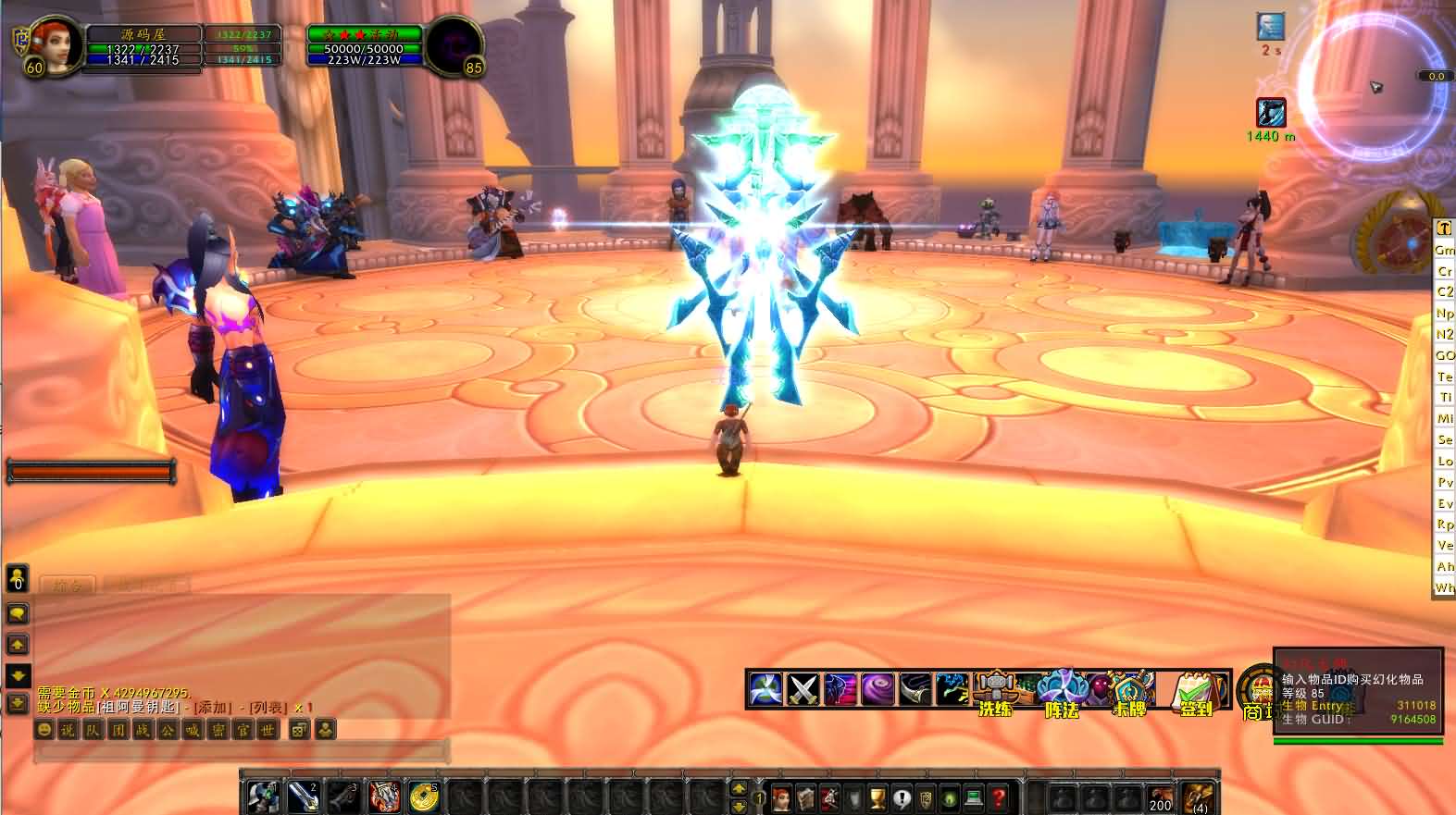
Task: Open the backpack showing 200
Action: coord(1160,796)
